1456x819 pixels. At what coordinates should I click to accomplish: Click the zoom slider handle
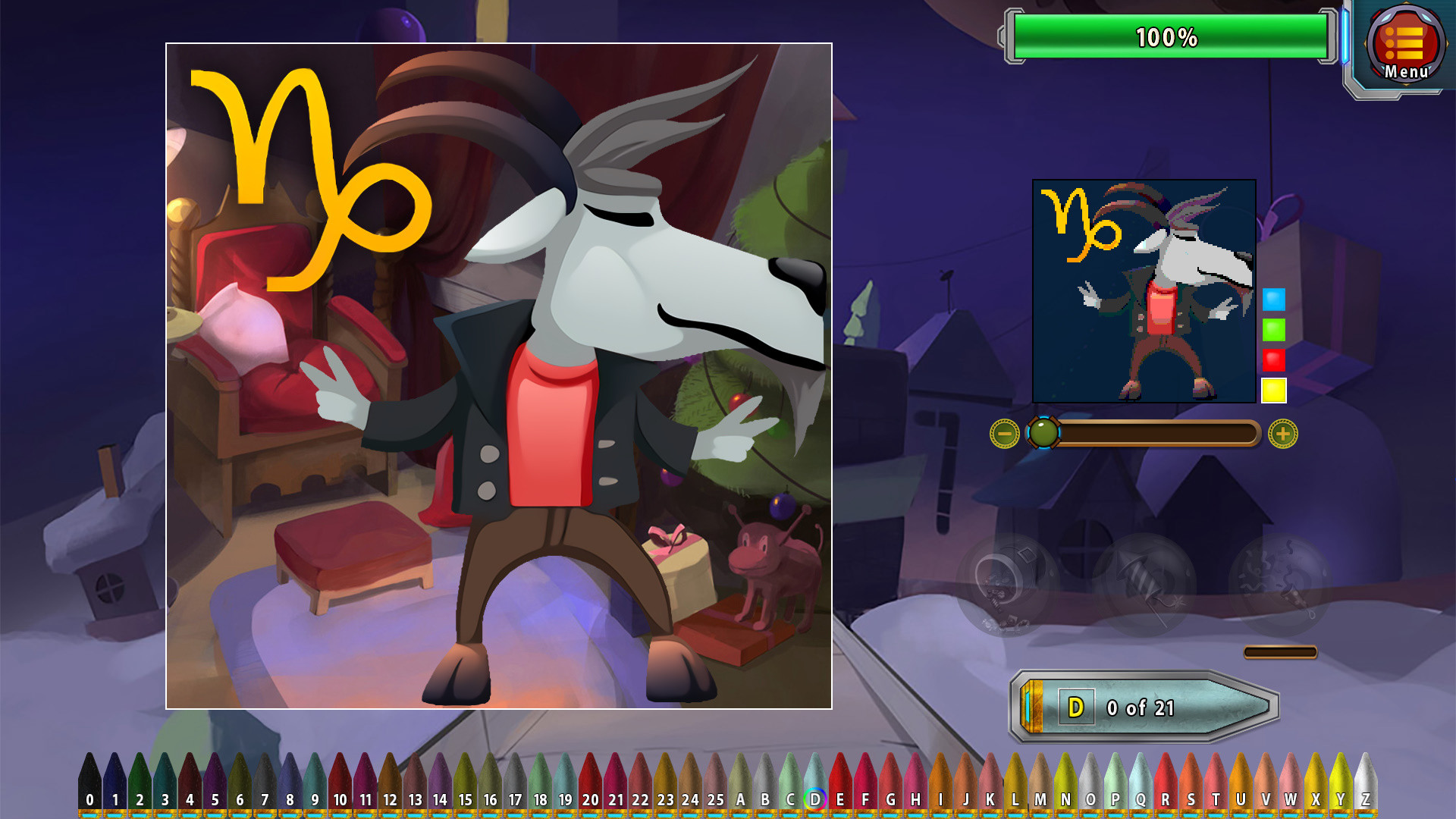tap(1045, 433)
